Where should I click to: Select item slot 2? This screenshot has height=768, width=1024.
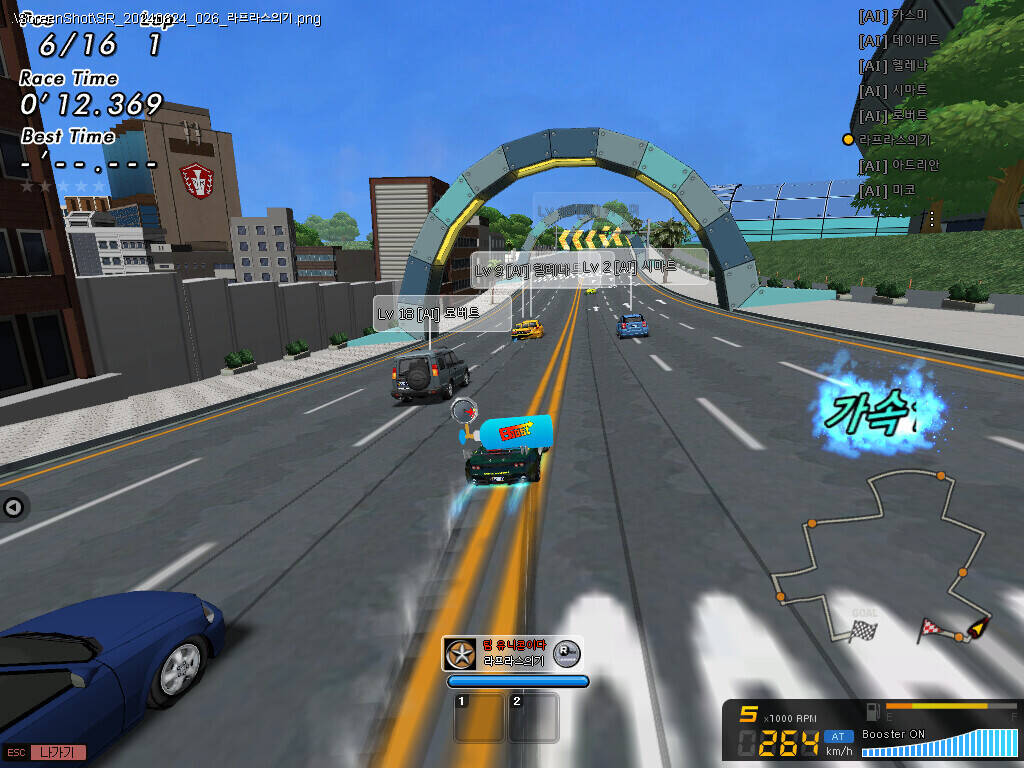[x=533, y=717]
